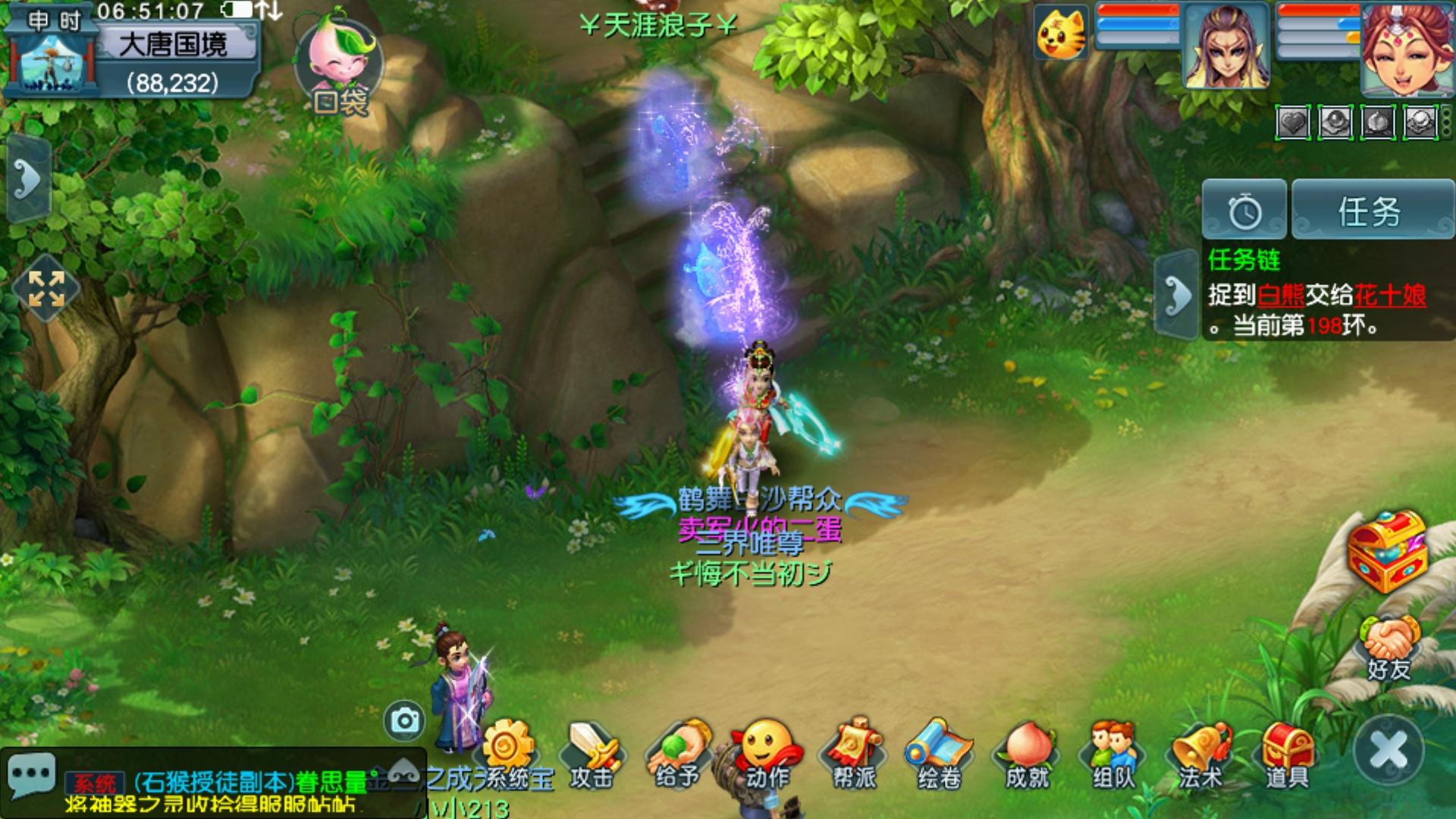The width and height of the screenshot is (1456, 819).
Task: Follow the 任务链 quest tracker entry
Action: (1318, 294)
